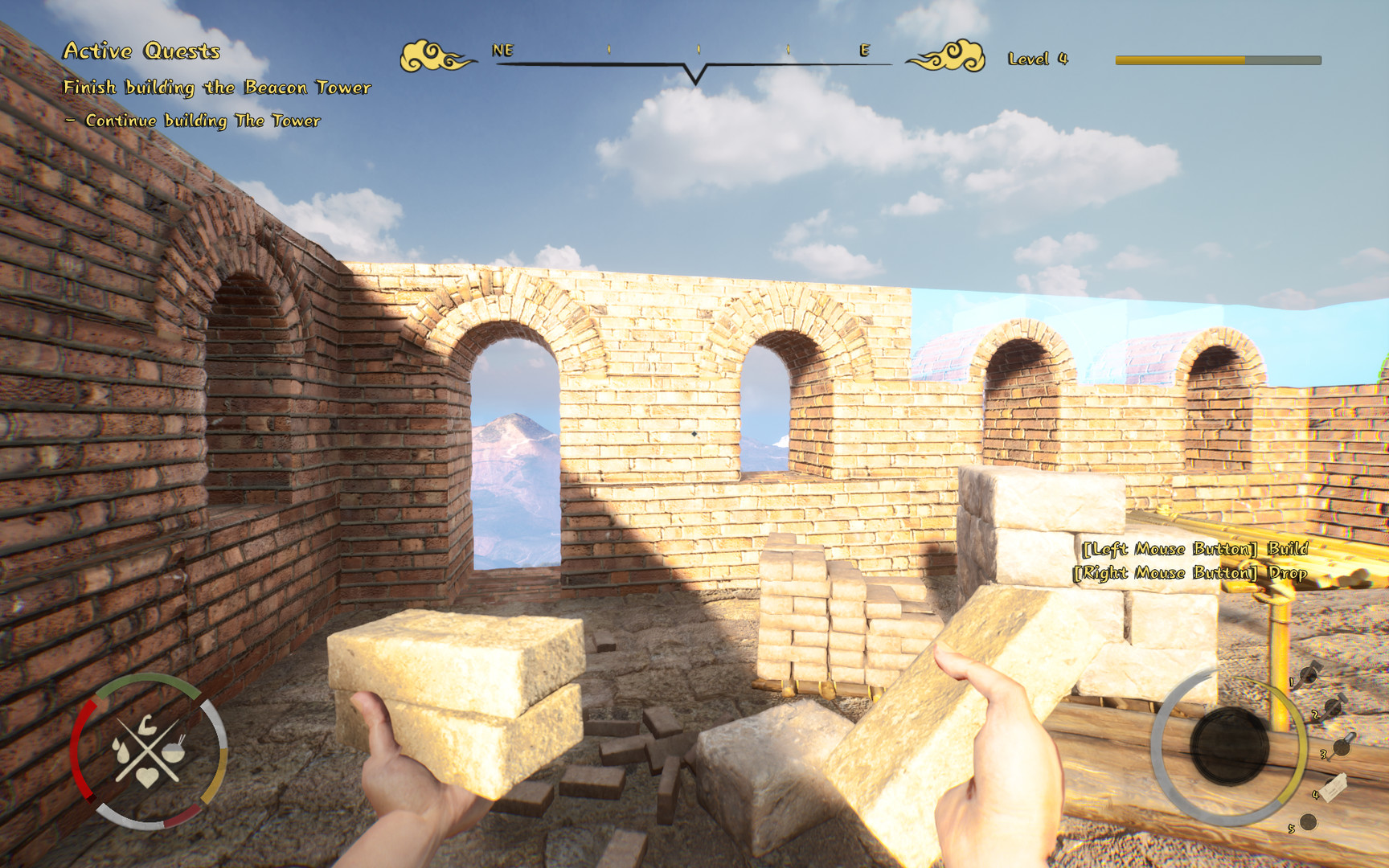Image resolution: width=1389 pixels, height=868 pixels.
Task: Select the empty hotbar slot 5
Action: pyautogui.click(x=1309, y=821)
